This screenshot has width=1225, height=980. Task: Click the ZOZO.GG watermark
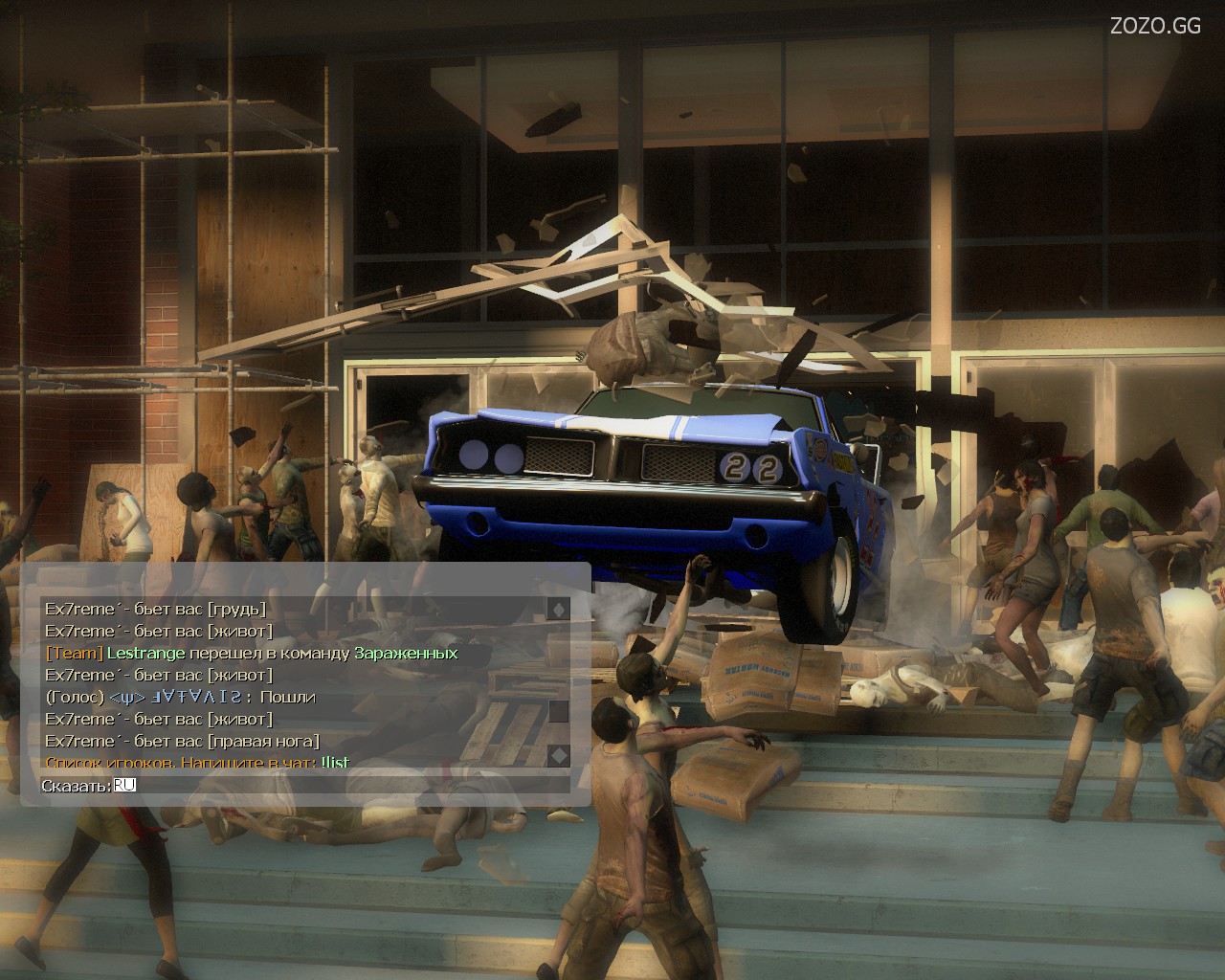point(1155,26)
